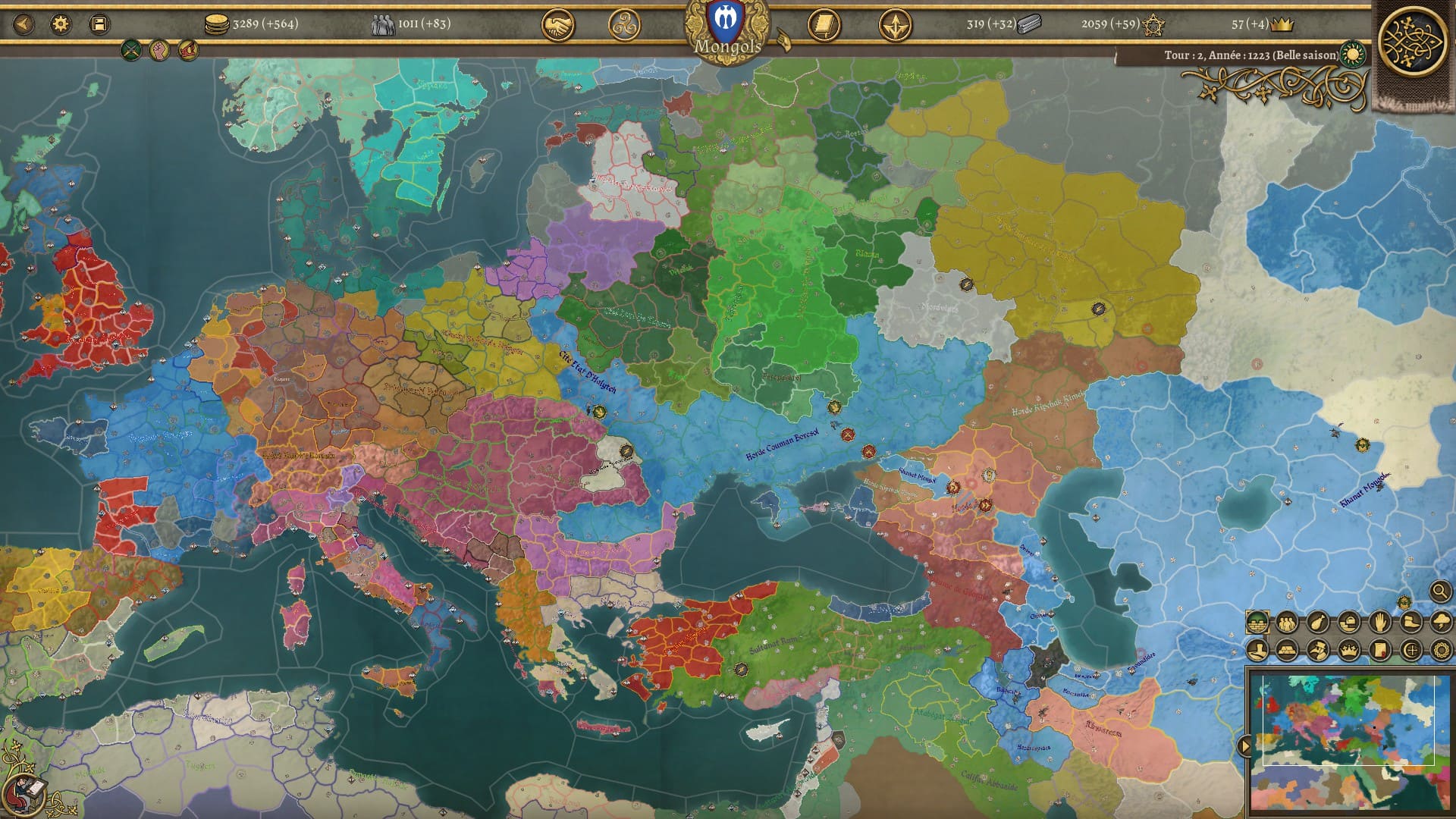Open the book ledger icon
Screen dimensions: 1456x819
tap(824, 26)
